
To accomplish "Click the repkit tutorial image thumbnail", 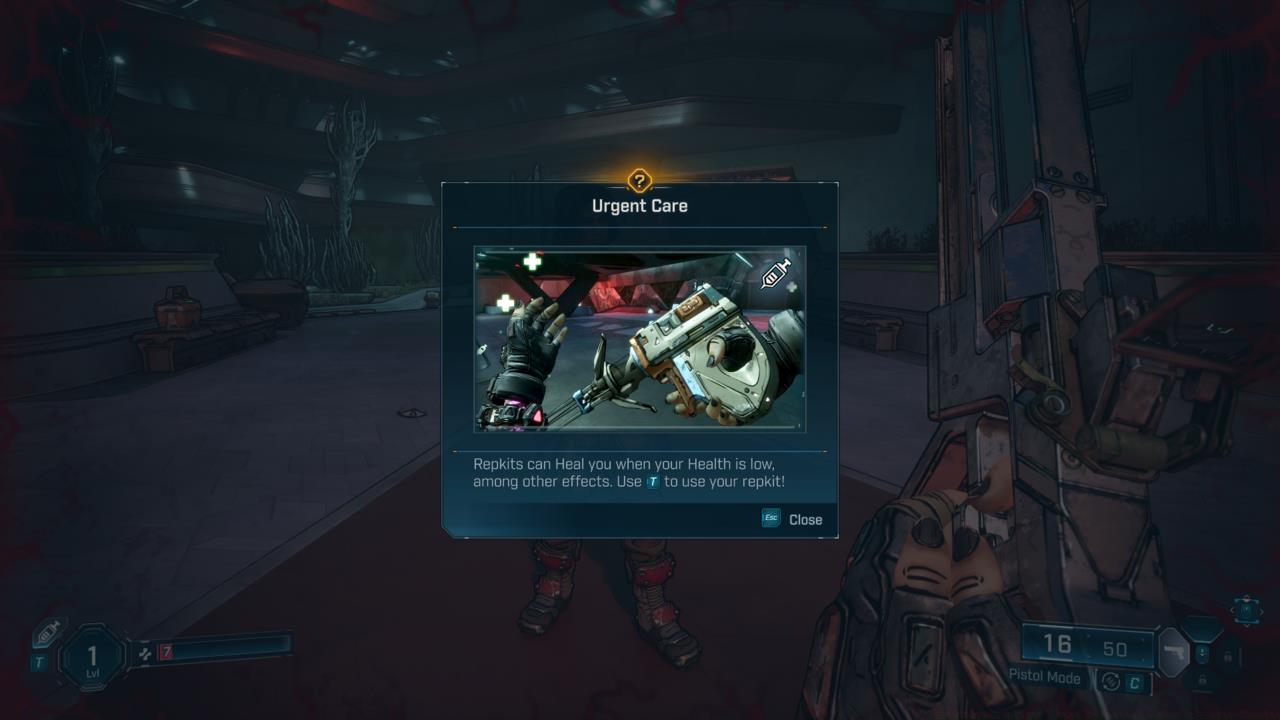I will pos(639,339).
